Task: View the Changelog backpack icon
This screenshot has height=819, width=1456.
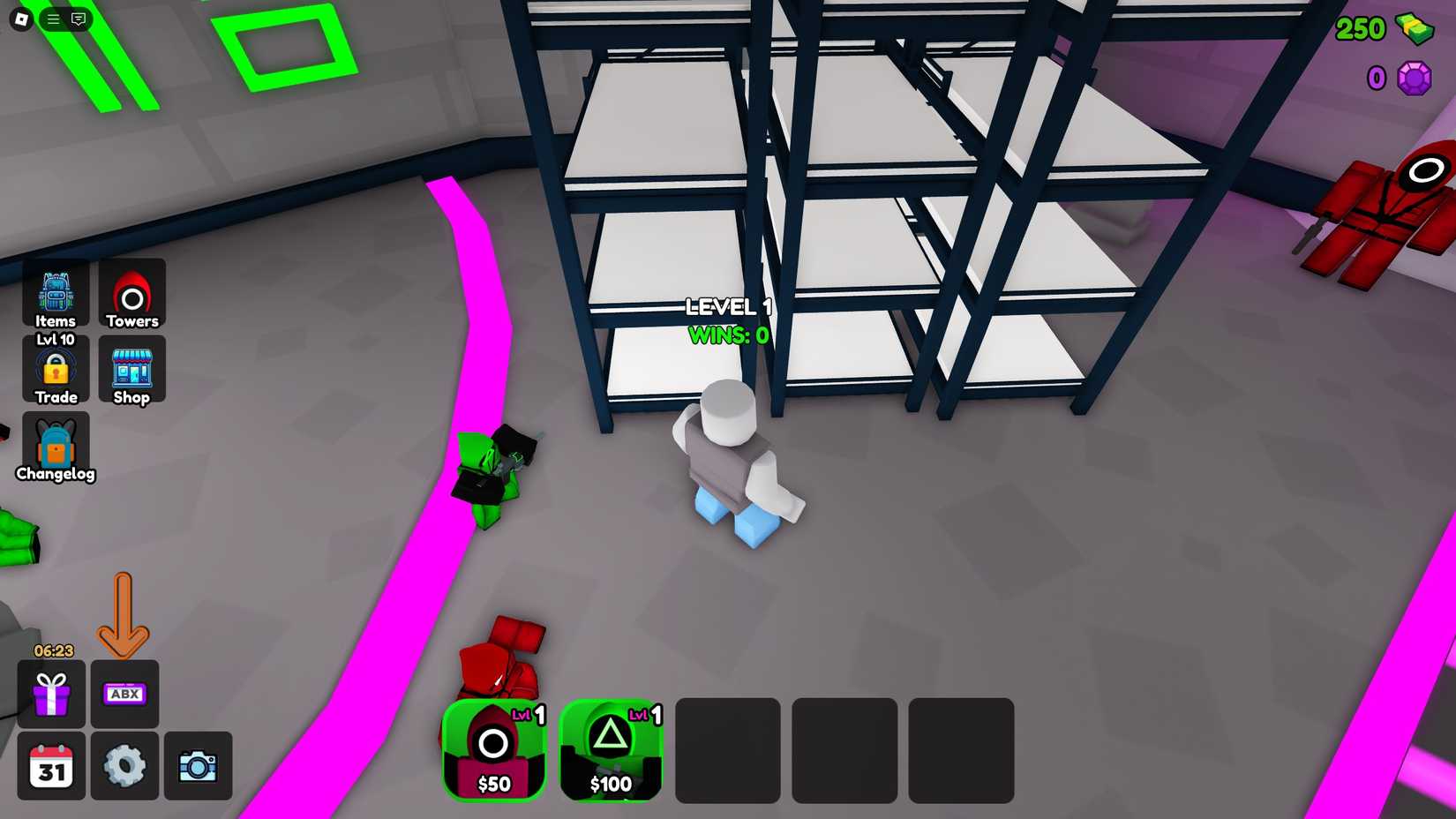Action: (x=55, y=446)
